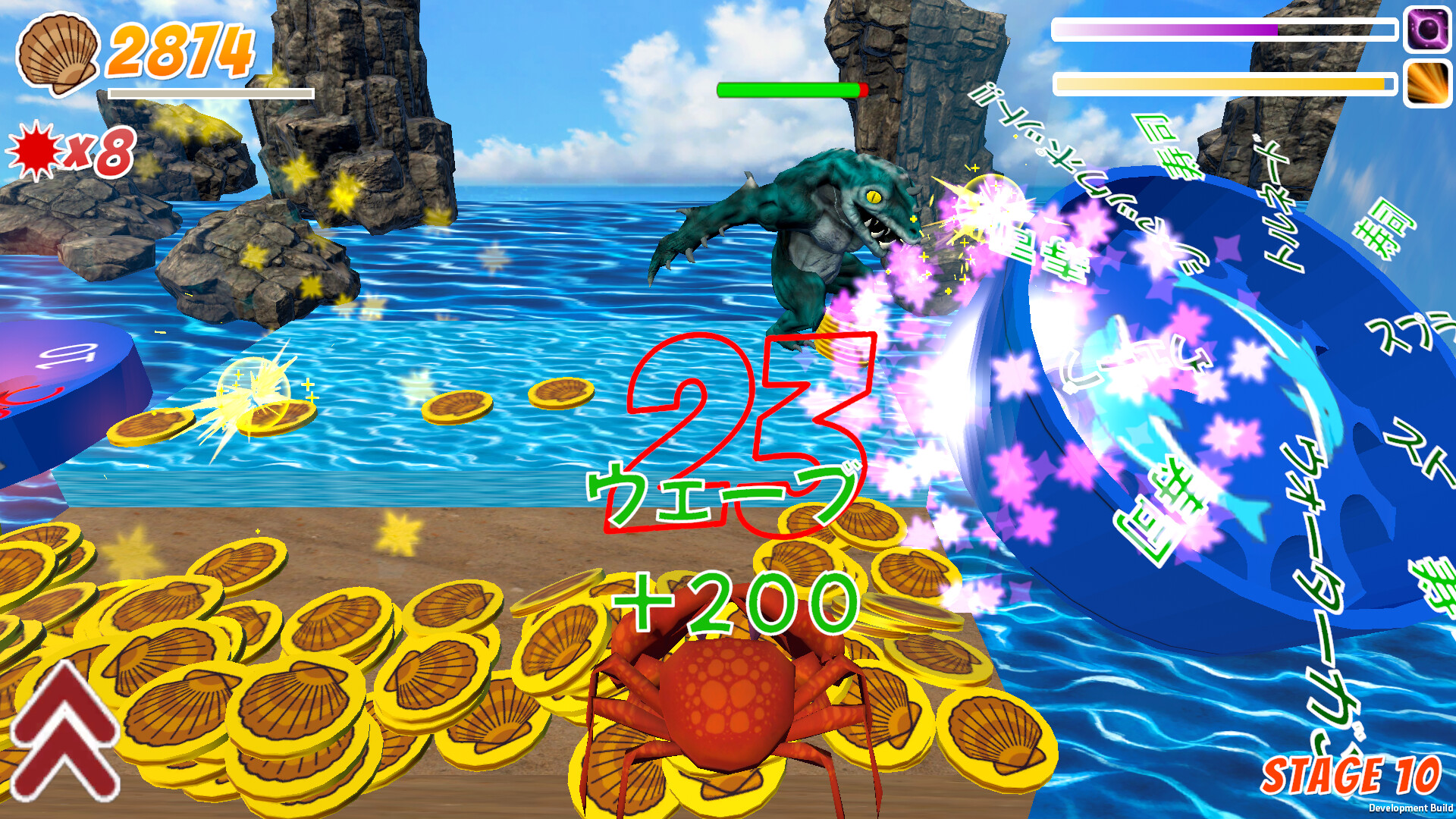Expand the shell score progress details
1456x819 pixels.
pos(212,95)
